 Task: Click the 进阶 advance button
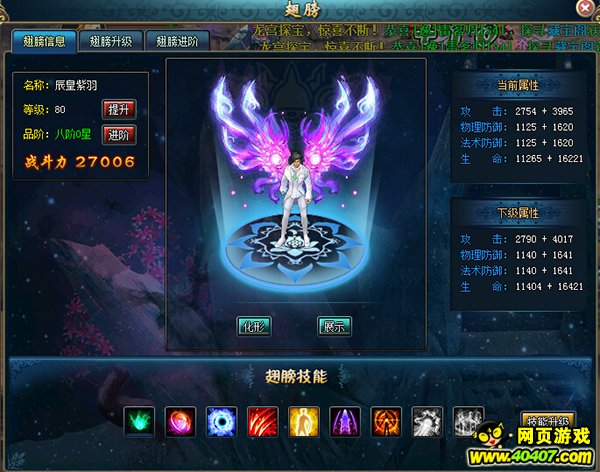pos(118,134)
